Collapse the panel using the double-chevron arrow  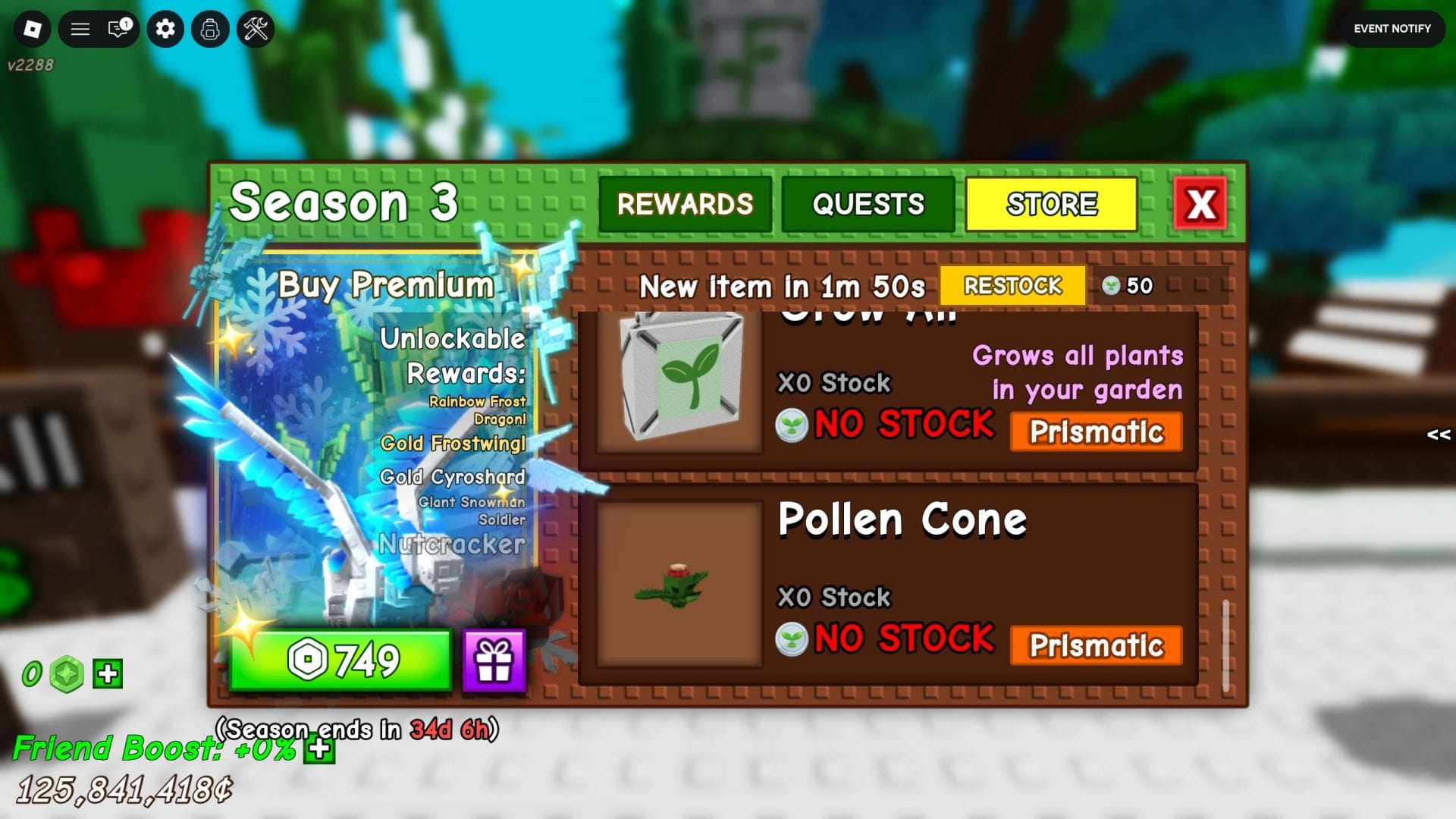[x=1437, y=435]
